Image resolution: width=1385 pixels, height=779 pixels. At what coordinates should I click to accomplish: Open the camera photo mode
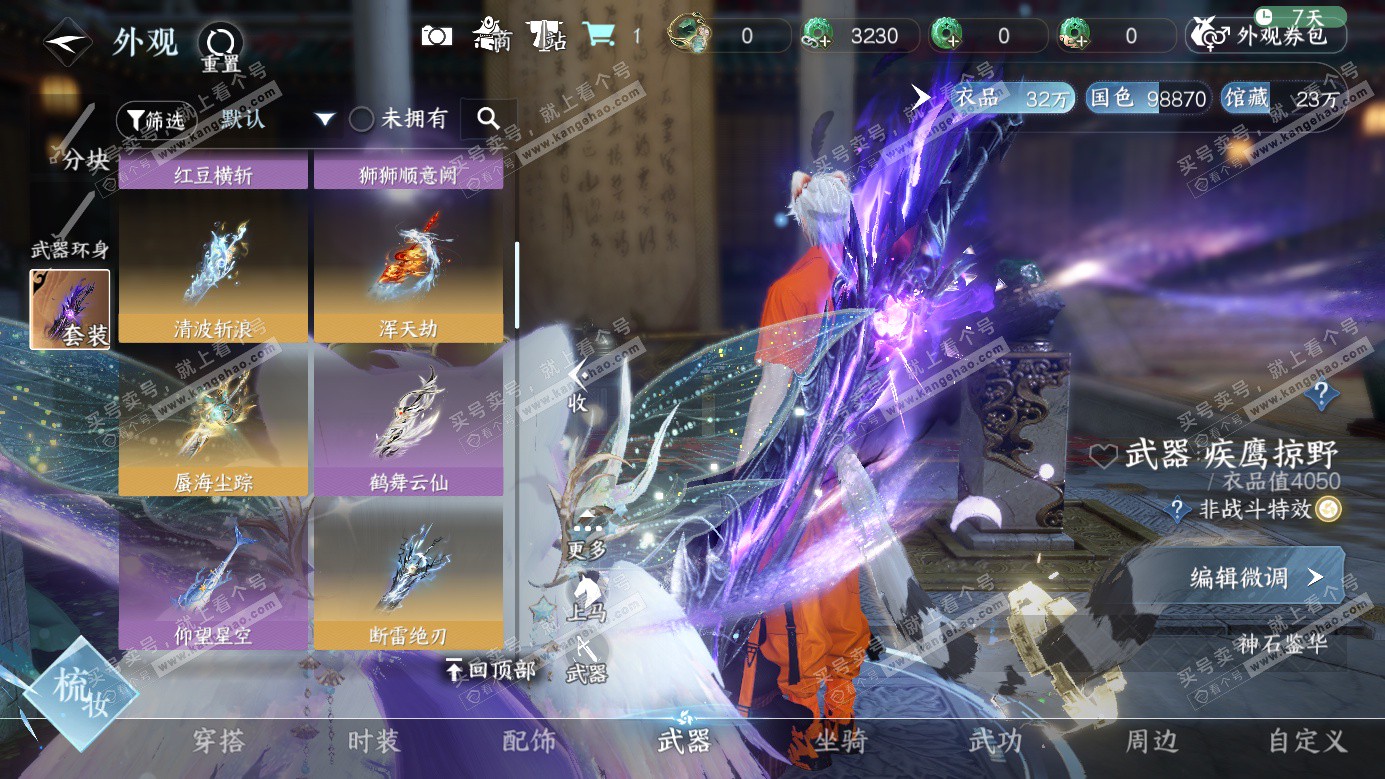437,36
